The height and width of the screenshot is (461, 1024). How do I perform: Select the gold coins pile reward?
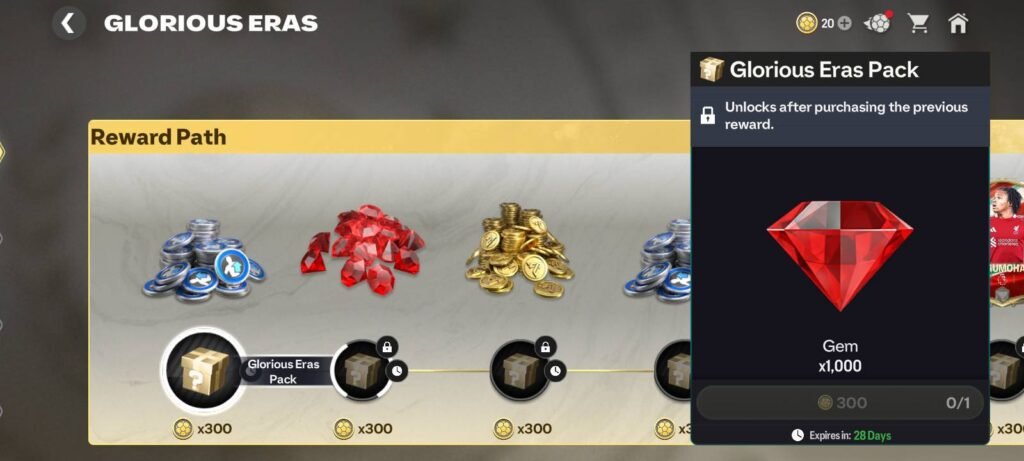519,251
